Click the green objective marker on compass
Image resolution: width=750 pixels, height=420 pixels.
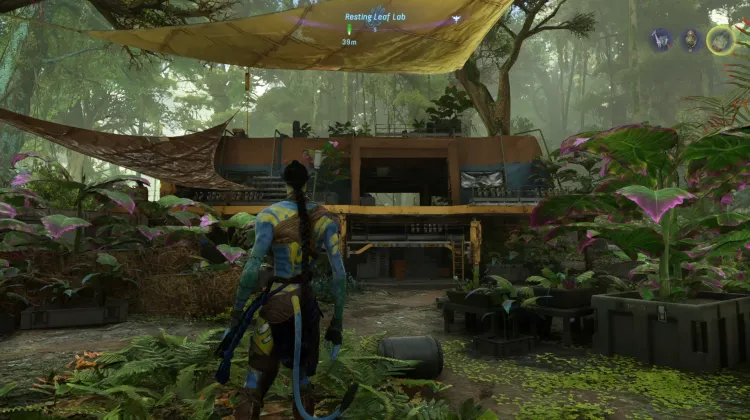[349, 30]
